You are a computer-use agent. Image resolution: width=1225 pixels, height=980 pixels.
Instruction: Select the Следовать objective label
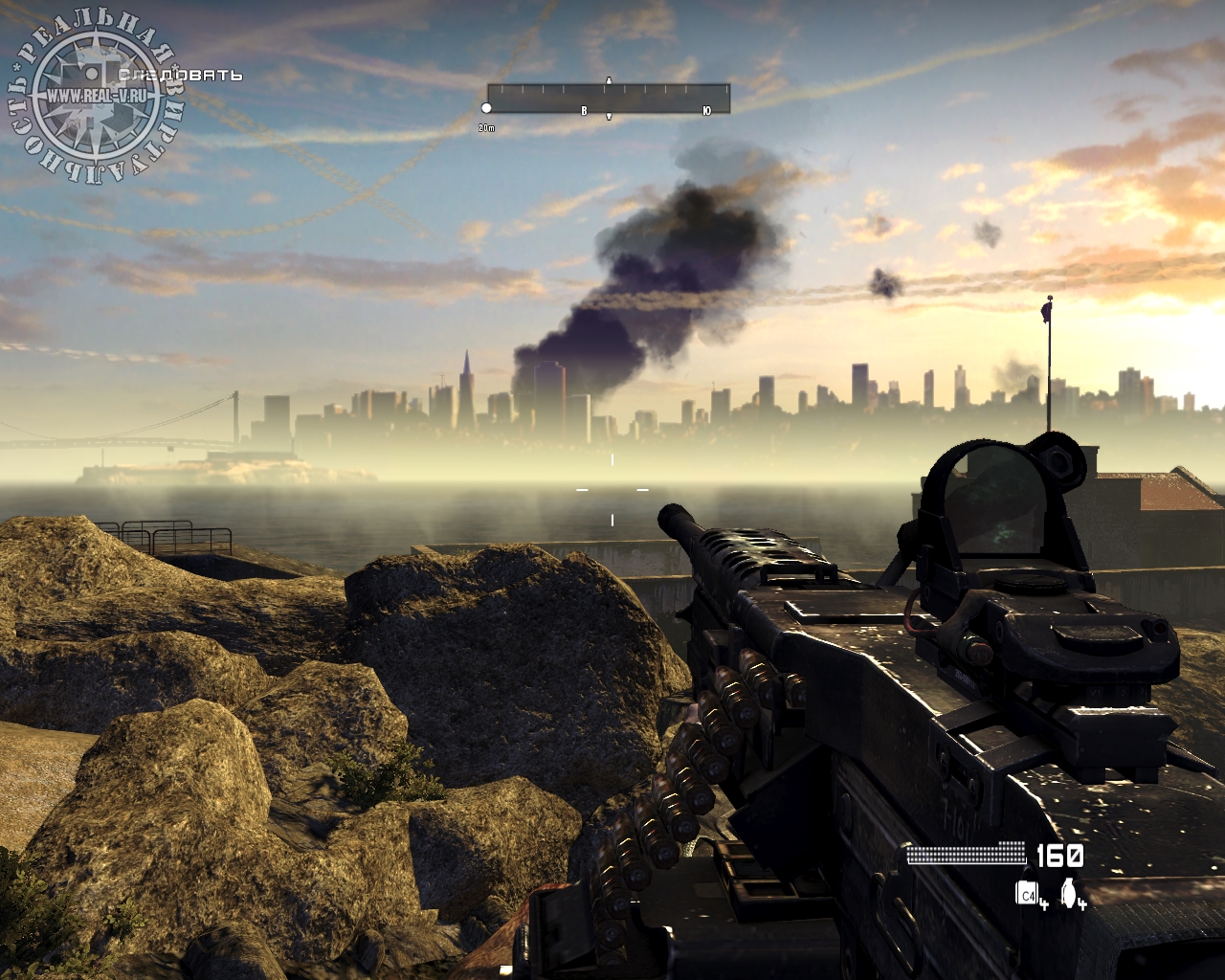180,75
